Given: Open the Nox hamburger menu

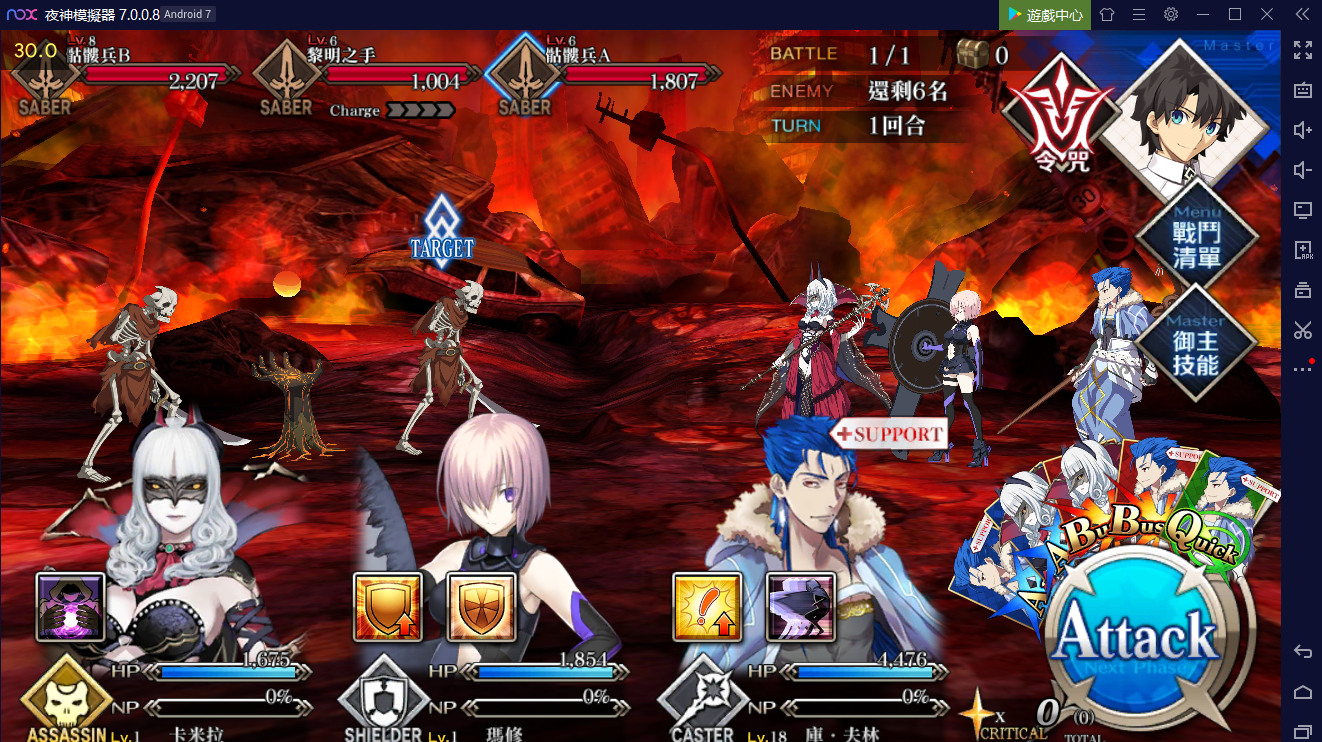Looking at the screenshot, I should pyautogui.click(x=1137, y=14).
